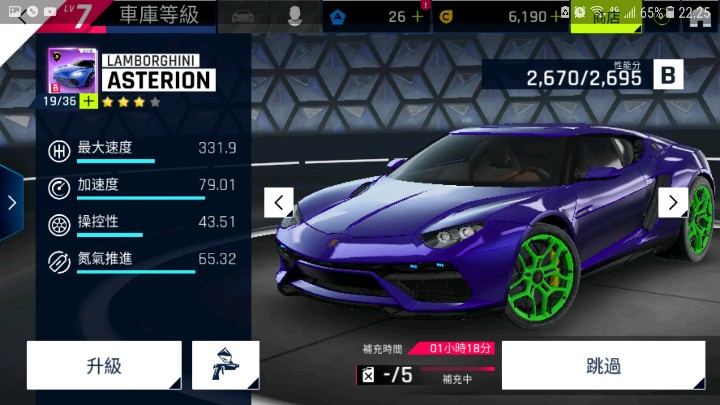Show the previous car with left arrow
The image size is (720, 405).
point(279,202)
